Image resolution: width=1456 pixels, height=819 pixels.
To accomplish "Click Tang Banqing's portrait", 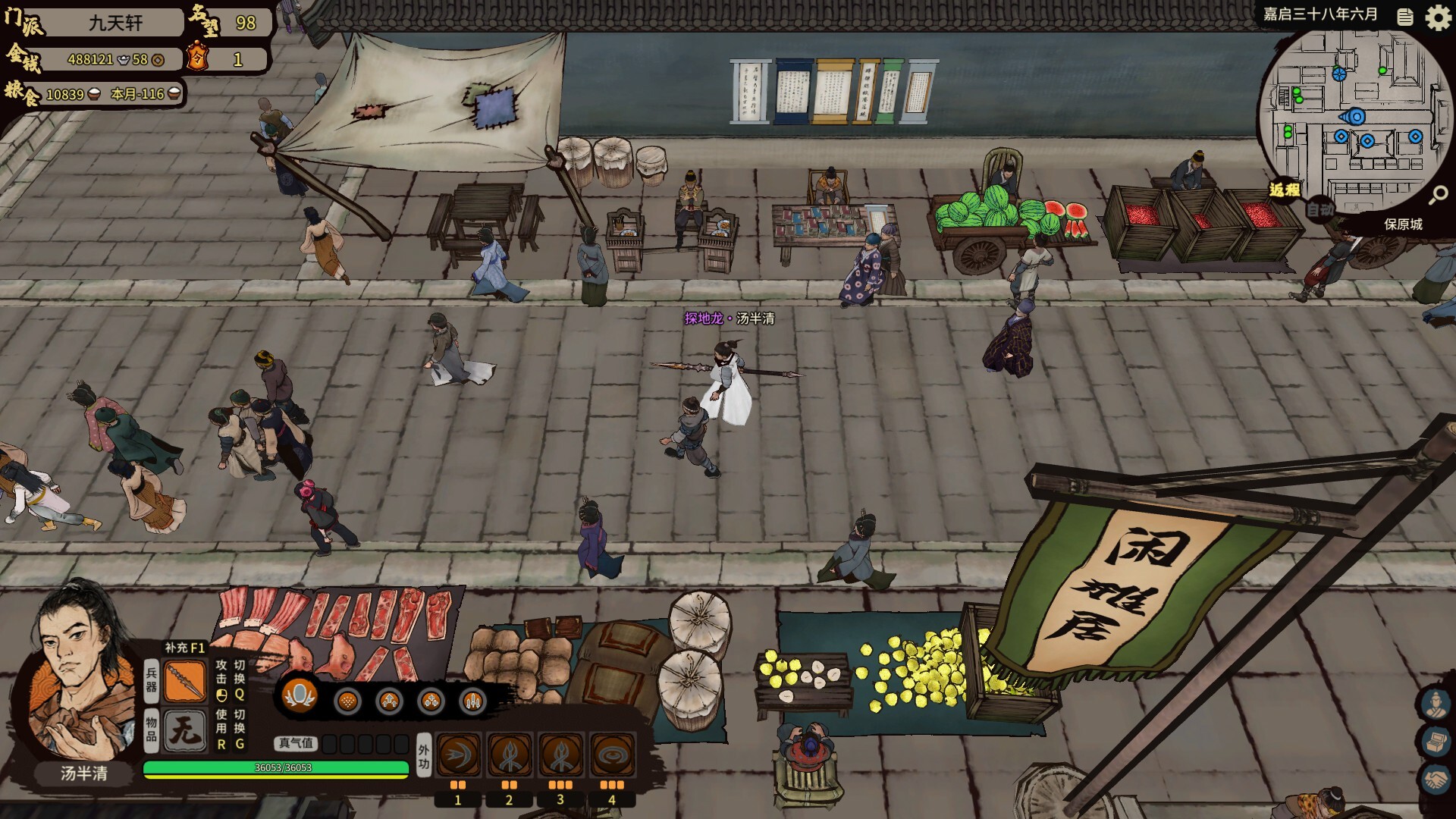I will click(x=80, y=675).
